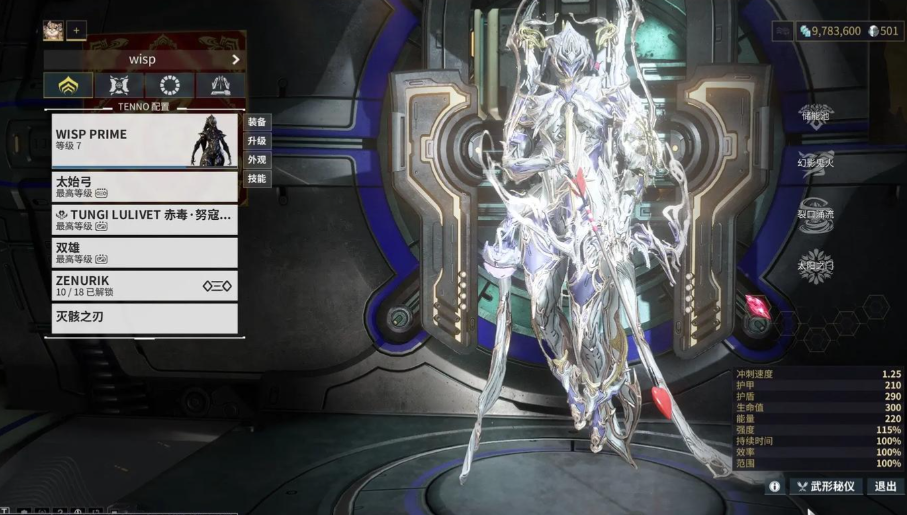Open the 武形秘仪 (Arcanes) button

pos(826,486)
